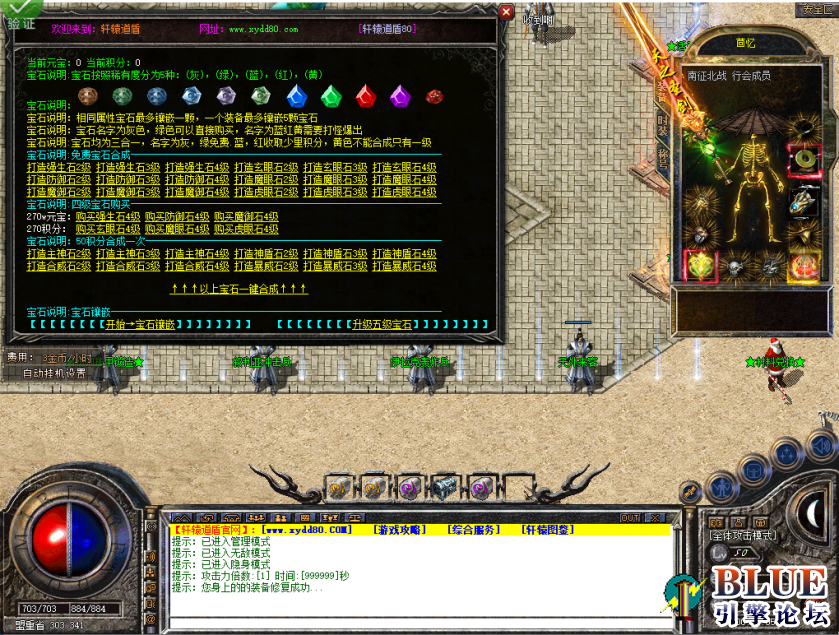Open the 综合服务 services link
The width and height of the screenshot is (839, 635).
tap(474, 529)
